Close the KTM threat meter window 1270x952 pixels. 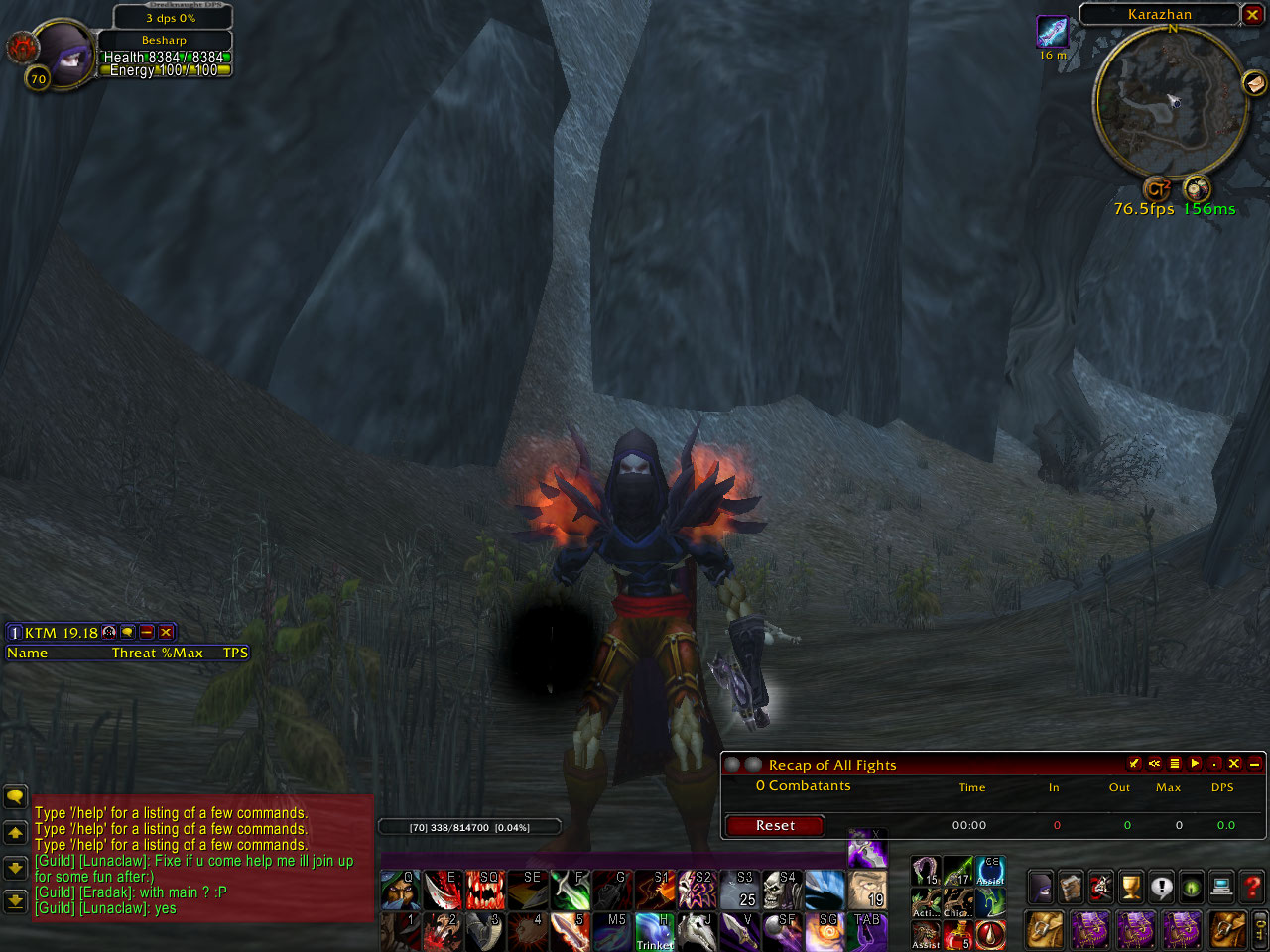166,632
